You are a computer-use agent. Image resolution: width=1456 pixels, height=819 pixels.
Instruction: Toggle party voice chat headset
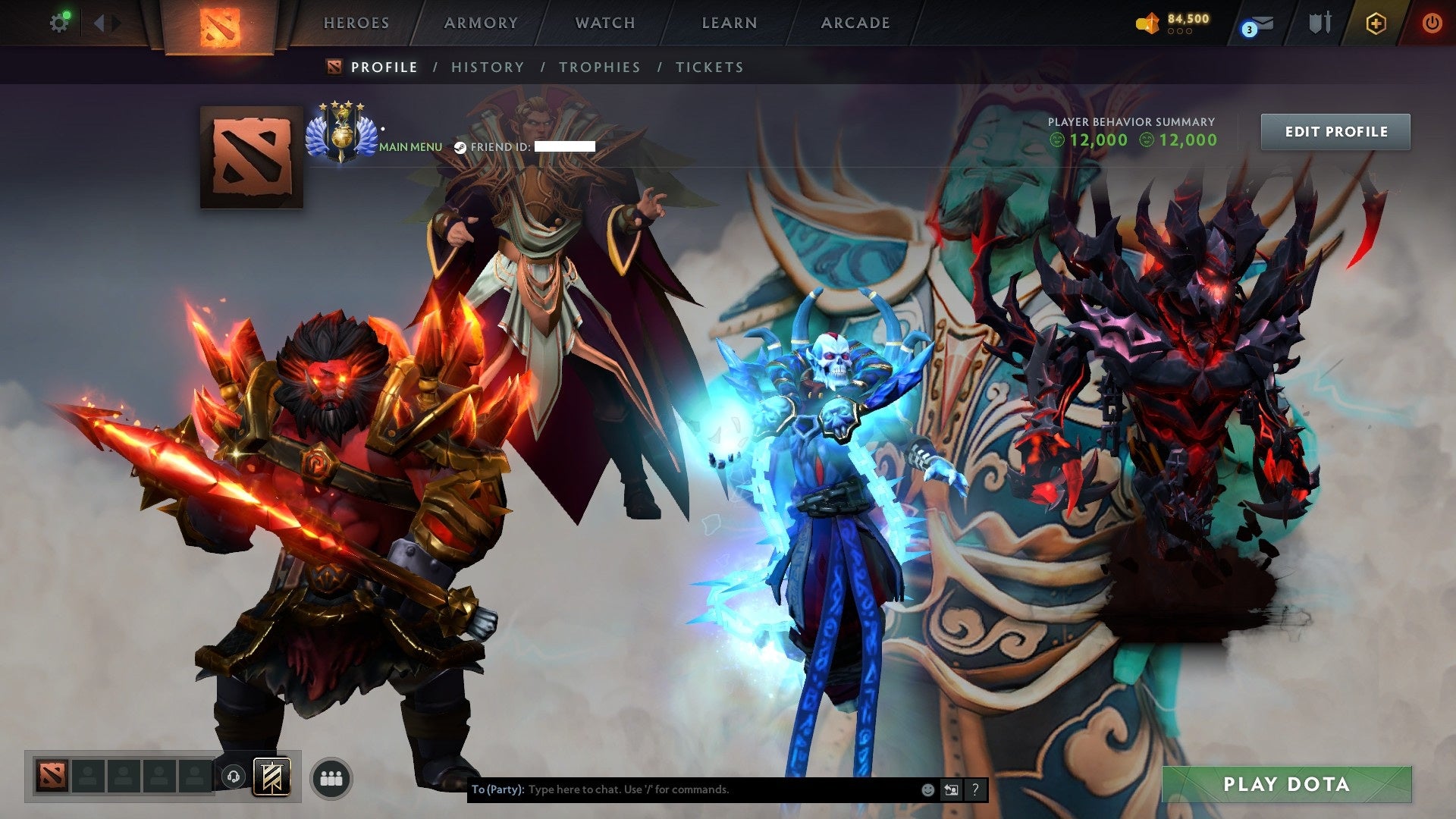(x=234, y=777)
